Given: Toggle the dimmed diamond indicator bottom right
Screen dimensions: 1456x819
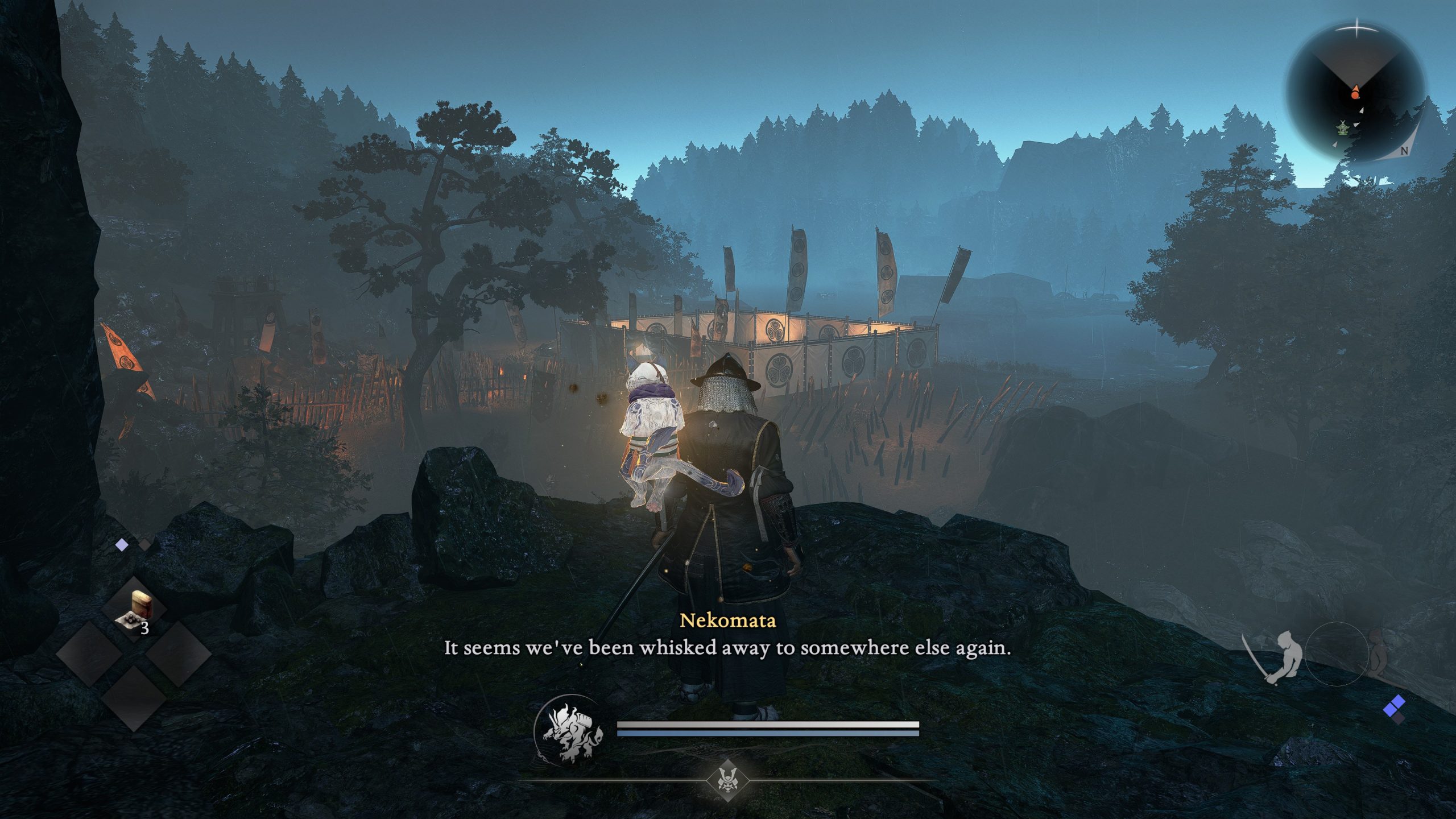Looking at the screenshot, I should coord(1399,718).
